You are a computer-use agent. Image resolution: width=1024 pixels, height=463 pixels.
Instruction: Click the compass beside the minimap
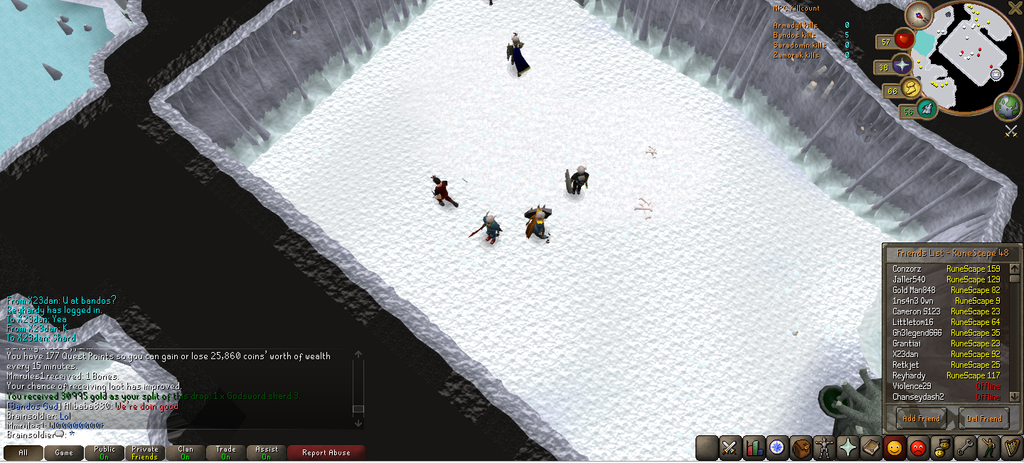[x=918, y=16]
